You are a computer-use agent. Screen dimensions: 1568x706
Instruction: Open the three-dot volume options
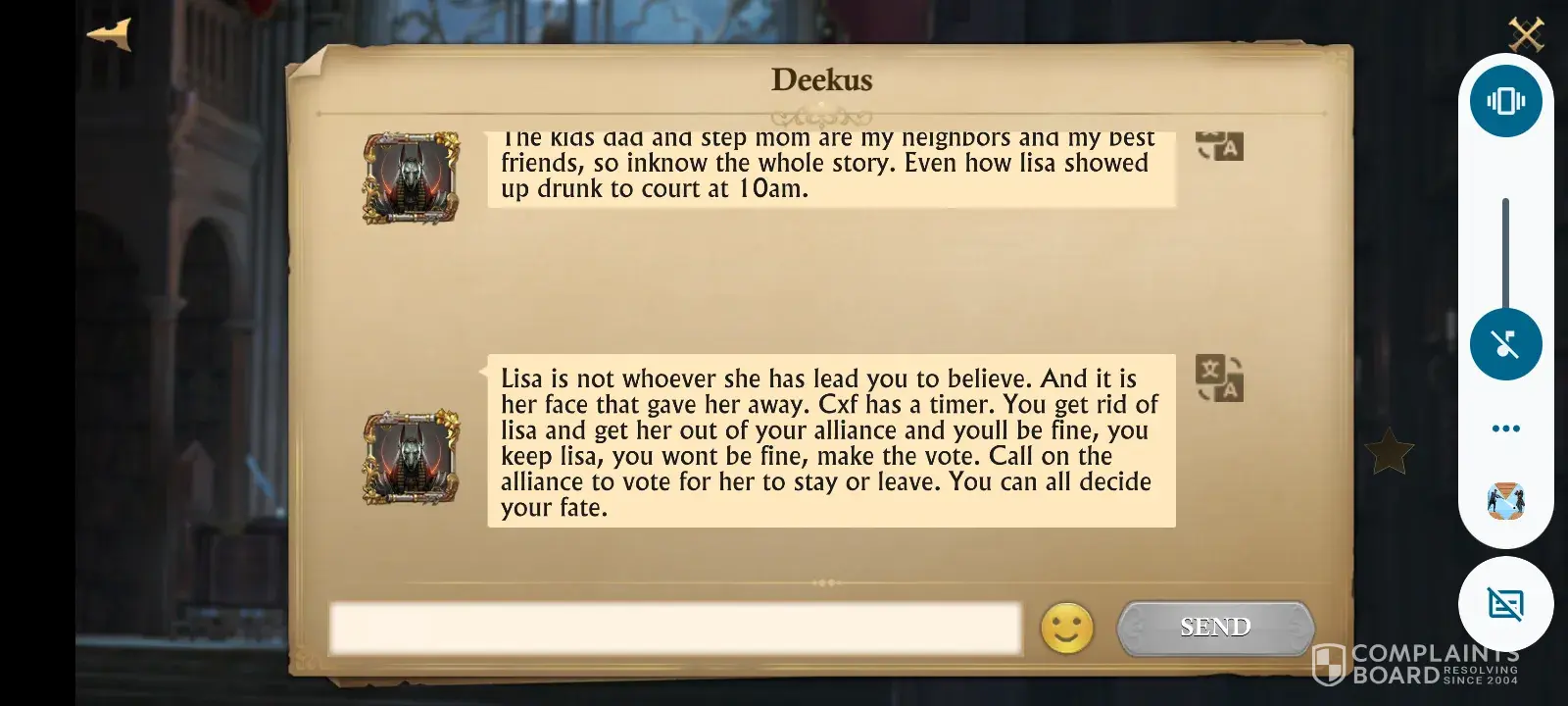[x=1505, y=429]
